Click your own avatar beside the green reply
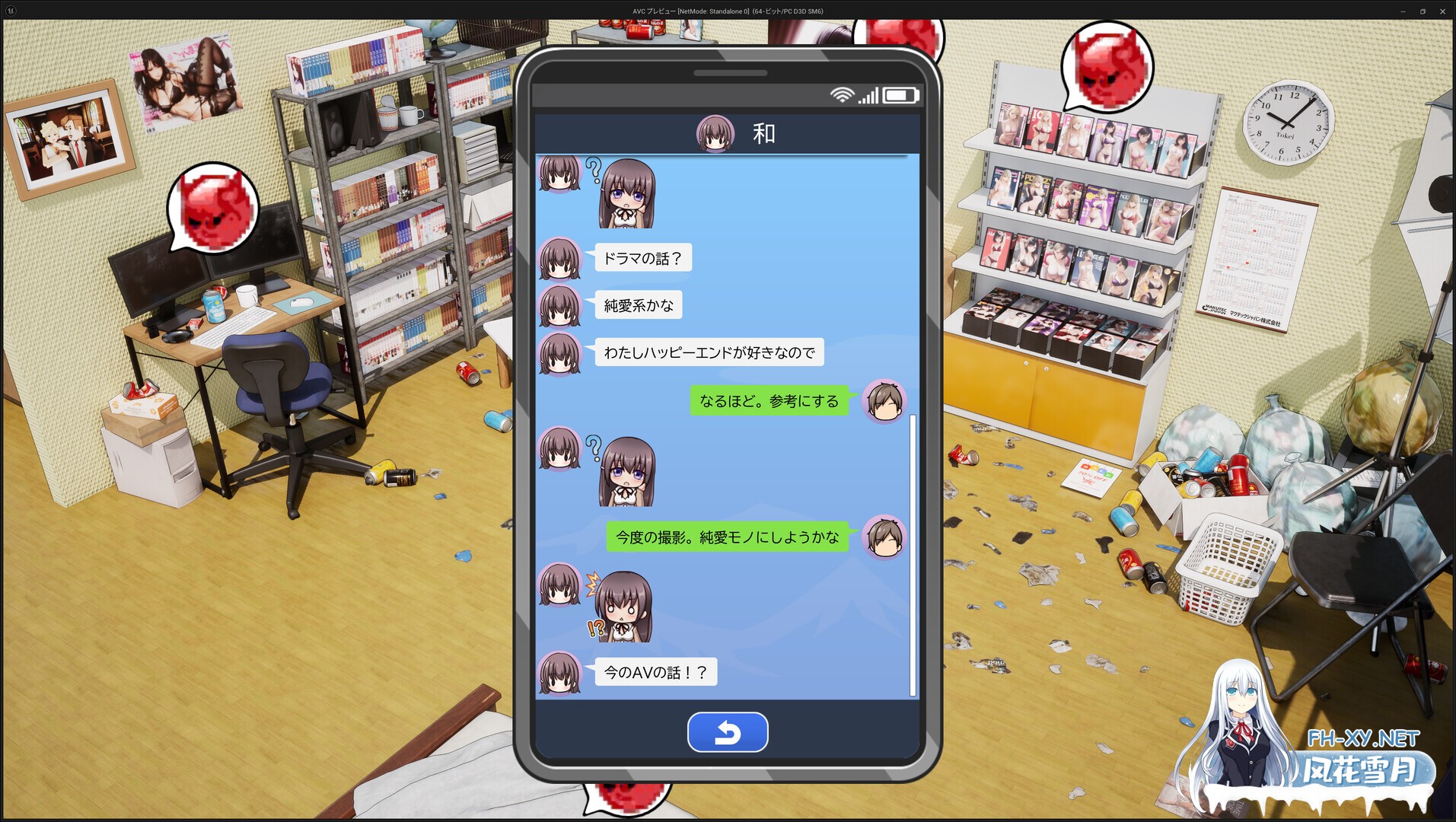Viewport: 1456px width, 822px height. [884, 400]
